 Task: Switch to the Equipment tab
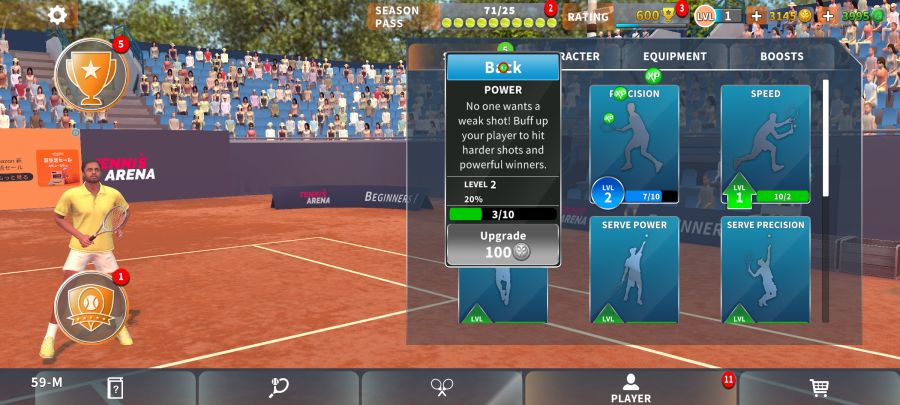pyautogui.click(x=675, y=57)
